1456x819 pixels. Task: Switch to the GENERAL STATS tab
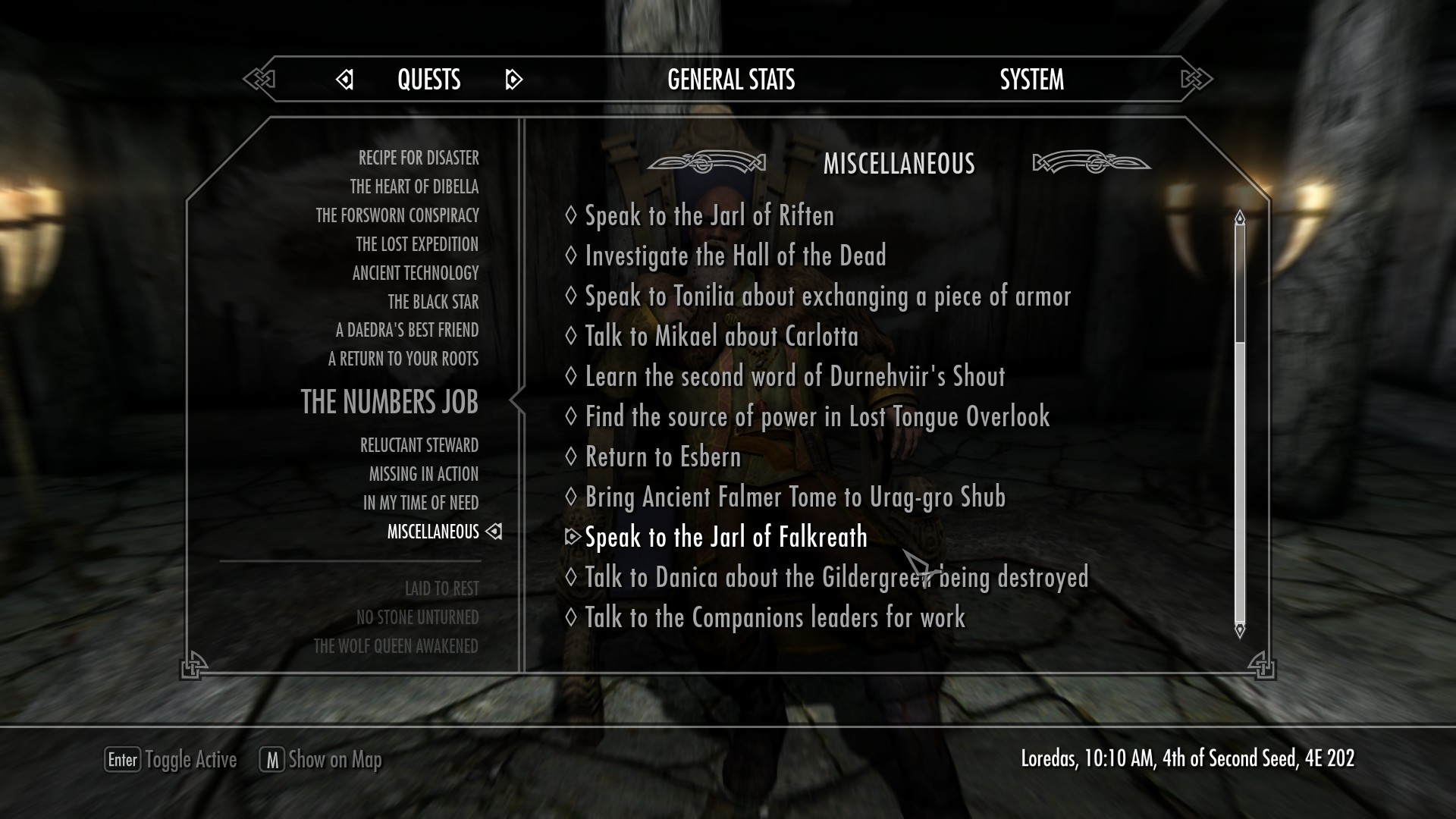[730, 79]
